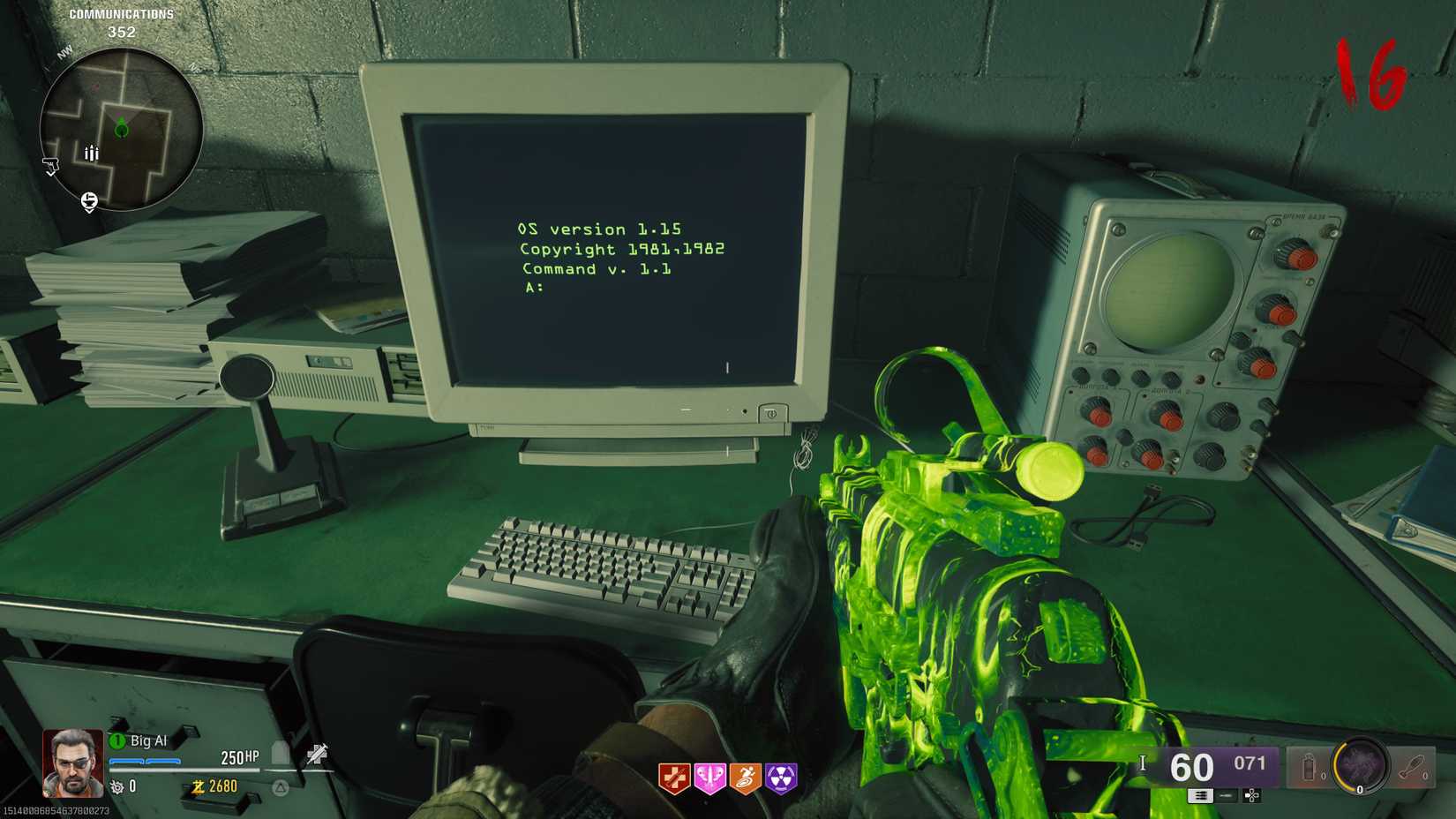The width and height of the screenshot is (1456, 819).
Task: Click the green status circle beside Big Al
Action: pyautogui.click(x=116, y=740)
